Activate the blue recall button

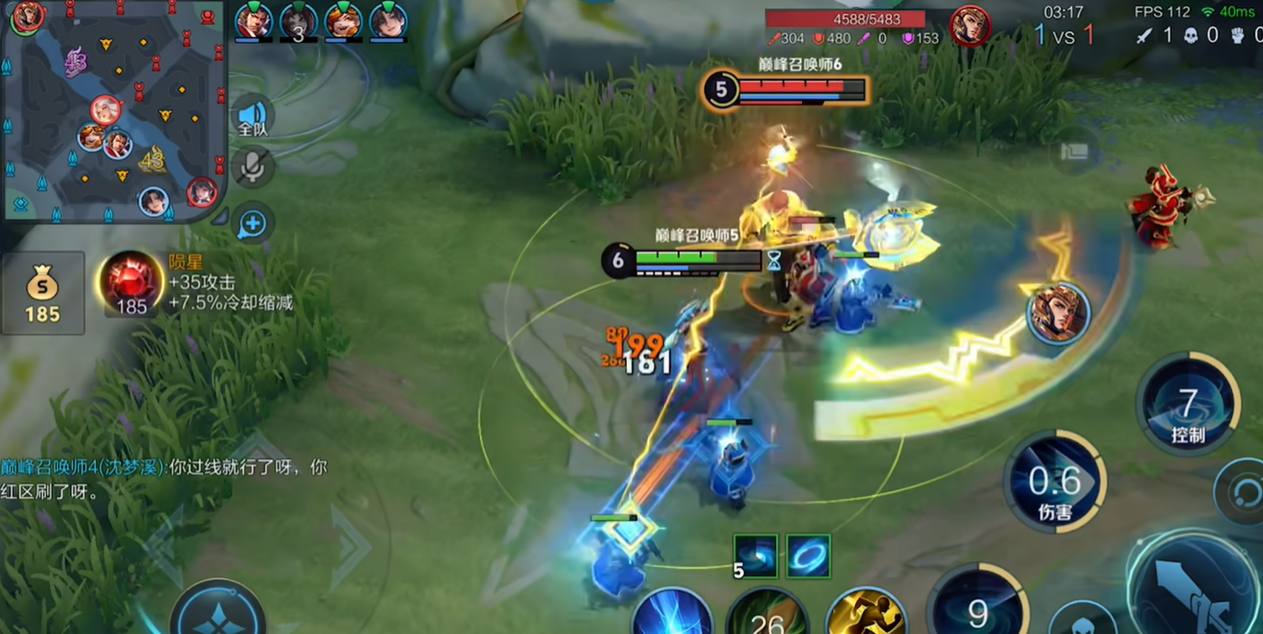click(672, 613)
